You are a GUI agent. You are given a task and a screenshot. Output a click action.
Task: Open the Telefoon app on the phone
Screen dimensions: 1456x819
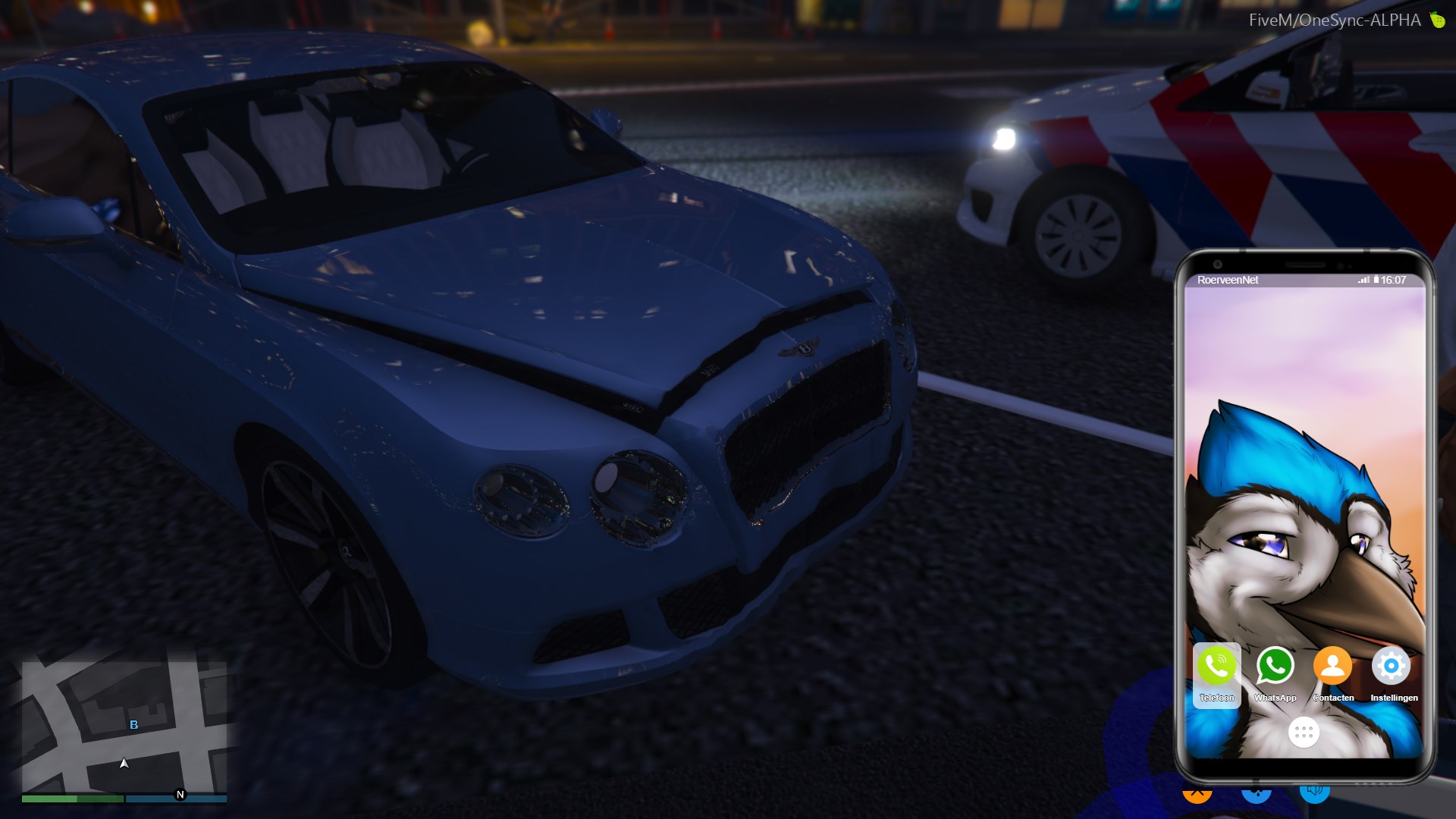pyautogui.click(x=1216, y=667)
